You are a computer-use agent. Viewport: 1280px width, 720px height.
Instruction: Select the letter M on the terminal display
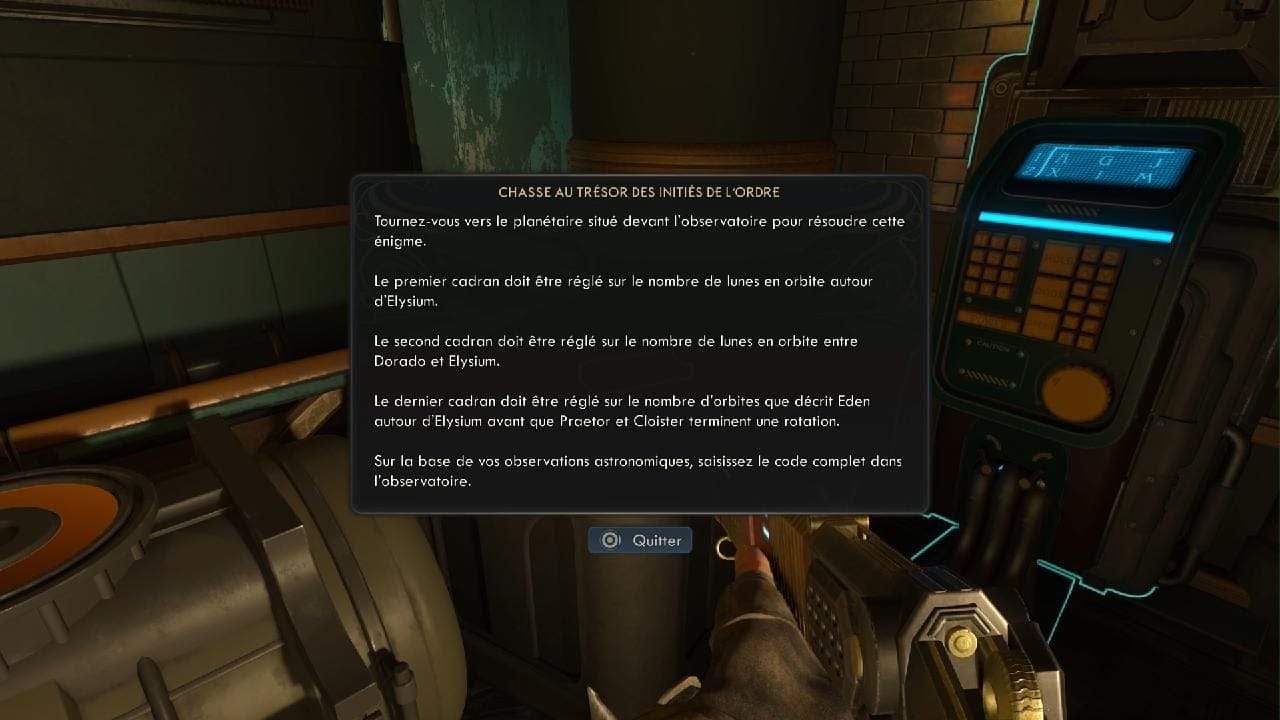[x=1144, y=176]
